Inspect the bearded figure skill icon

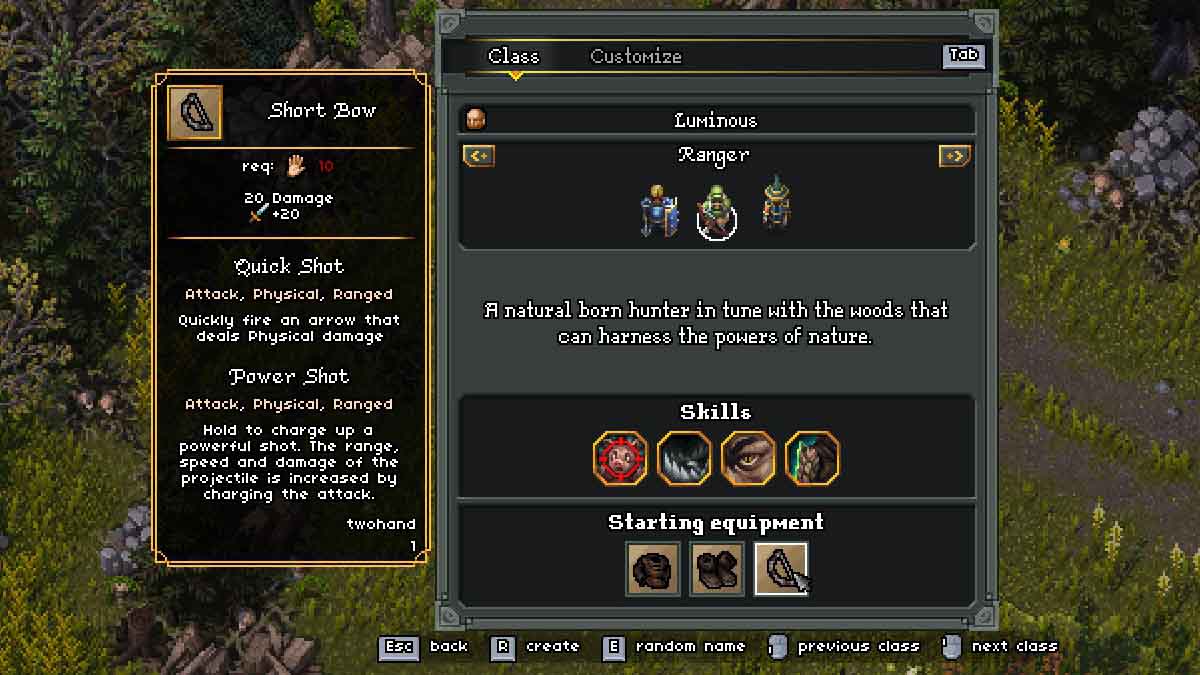coord(812,458)
